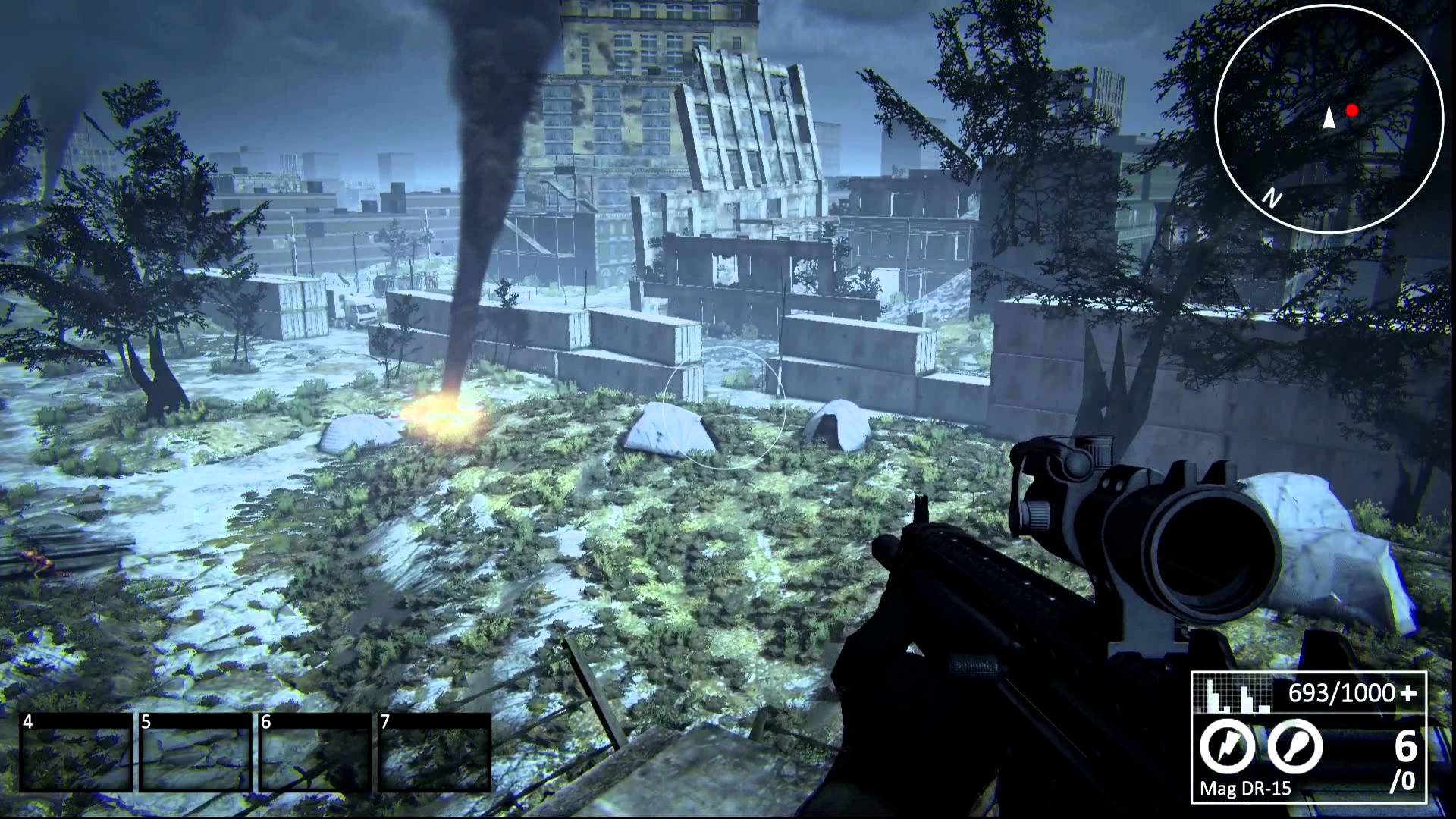Select the red marker on the minimap

tap(1351, 111)
